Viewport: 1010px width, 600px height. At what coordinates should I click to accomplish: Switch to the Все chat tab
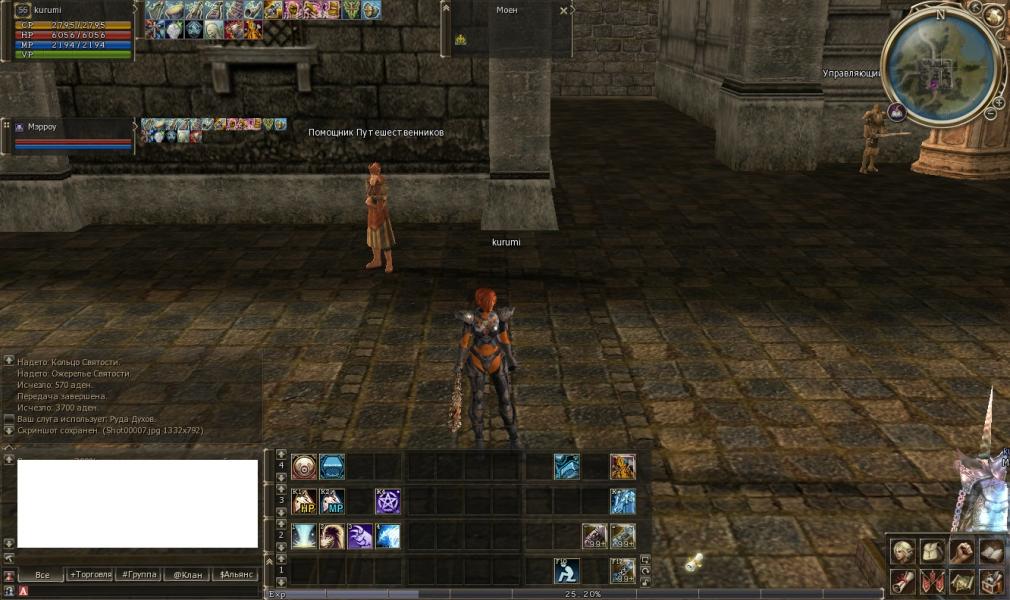[x=41, y=575]
